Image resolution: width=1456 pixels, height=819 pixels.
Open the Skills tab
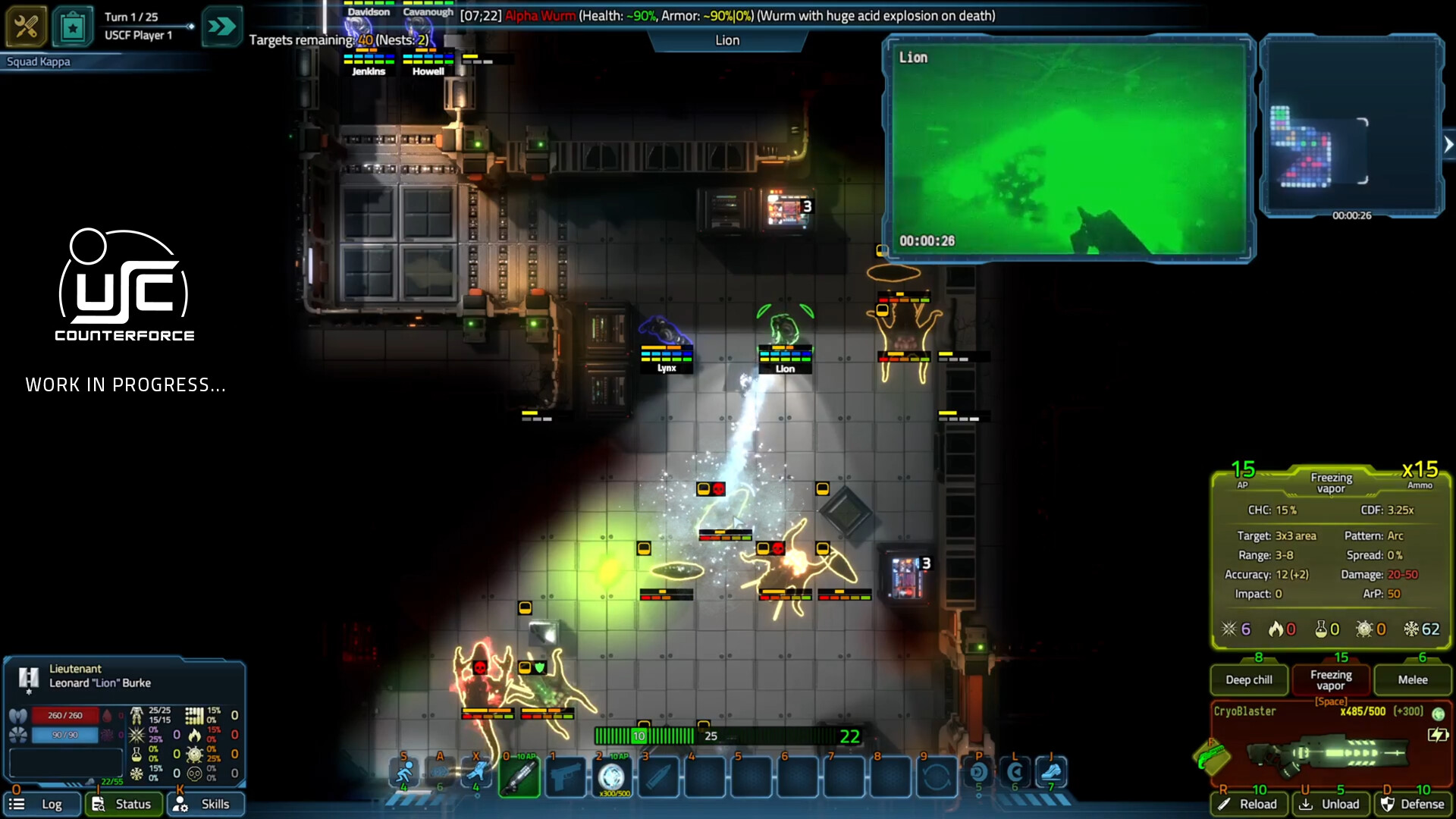[x=205, y=804]
